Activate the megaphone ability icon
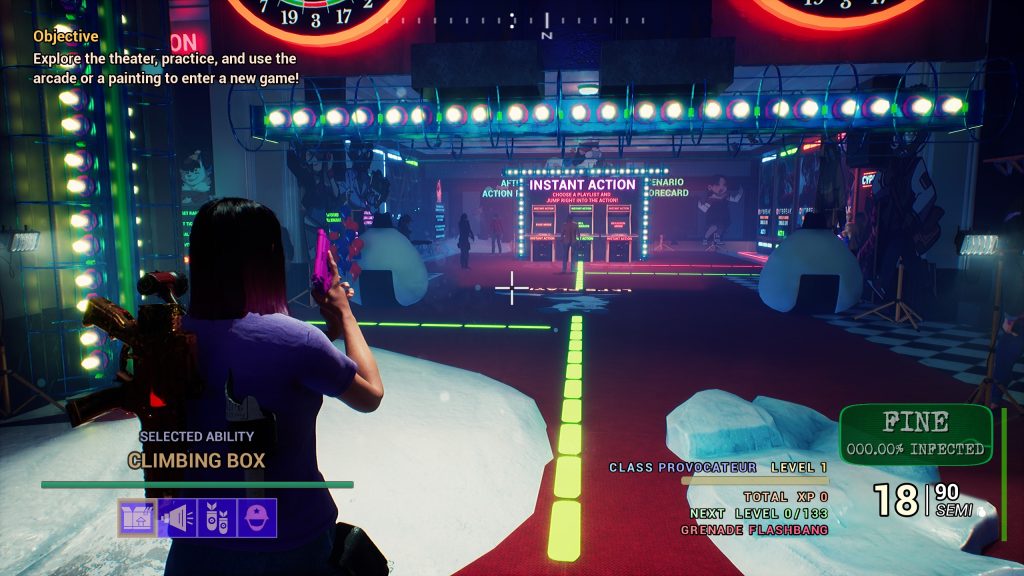Viewport: 1024px width, 576px height. [x=177, y=518]
